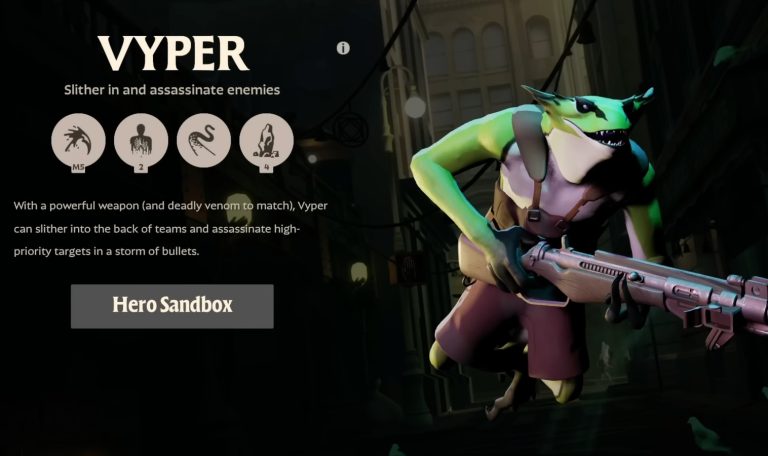Screen dimensions: 768x456
Task: Open the Hero Sandbox
Action: click(172, 306)
